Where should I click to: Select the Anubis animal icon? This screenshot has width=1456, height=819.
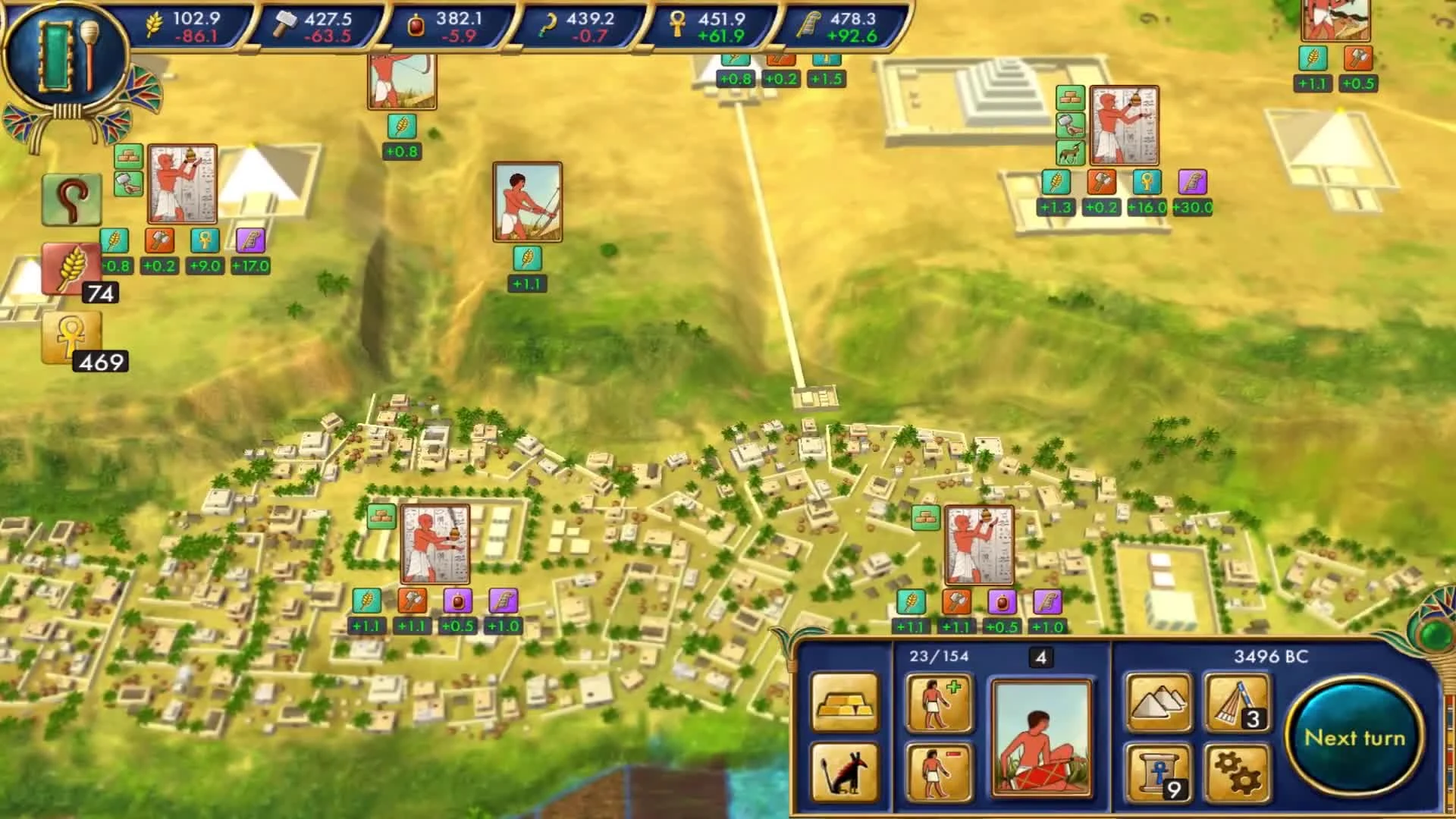pyautogui.click(x=844, y=772)
